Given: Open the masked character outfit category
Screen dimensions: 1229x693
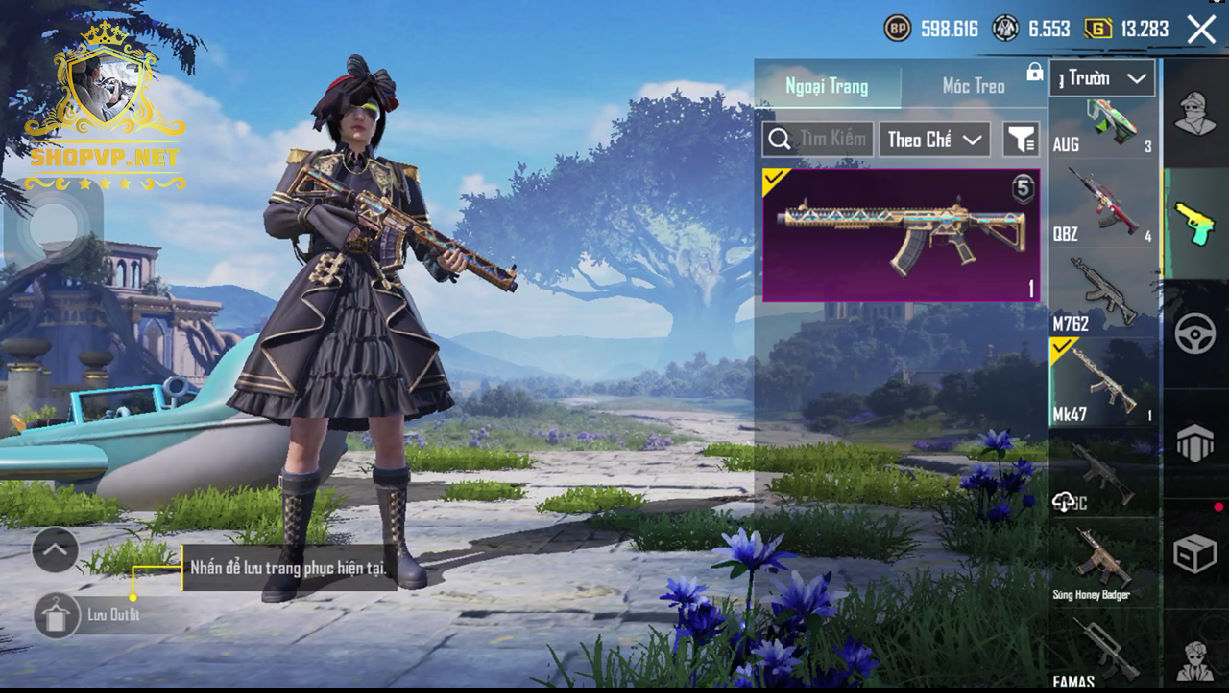Looking at the screenshot, I should (x=1194, y=112).
